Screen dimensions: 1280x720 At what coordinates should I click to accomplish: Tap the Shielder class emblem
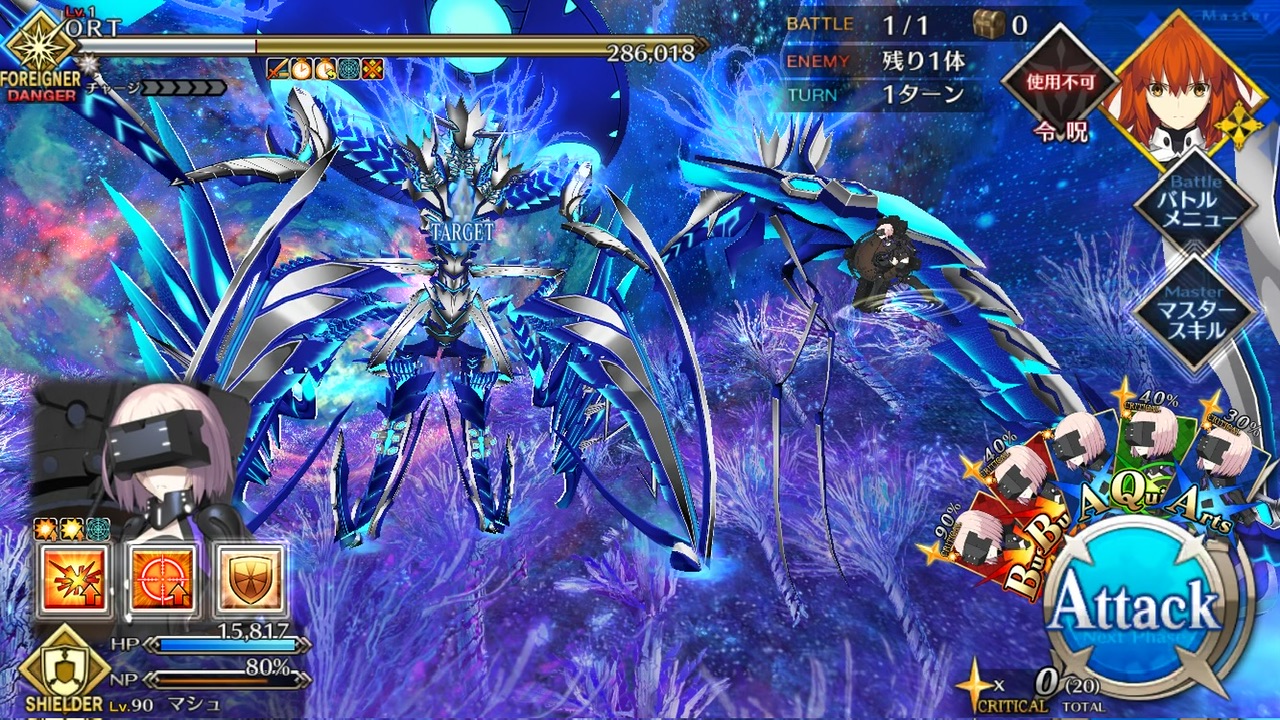pos(63,665)
